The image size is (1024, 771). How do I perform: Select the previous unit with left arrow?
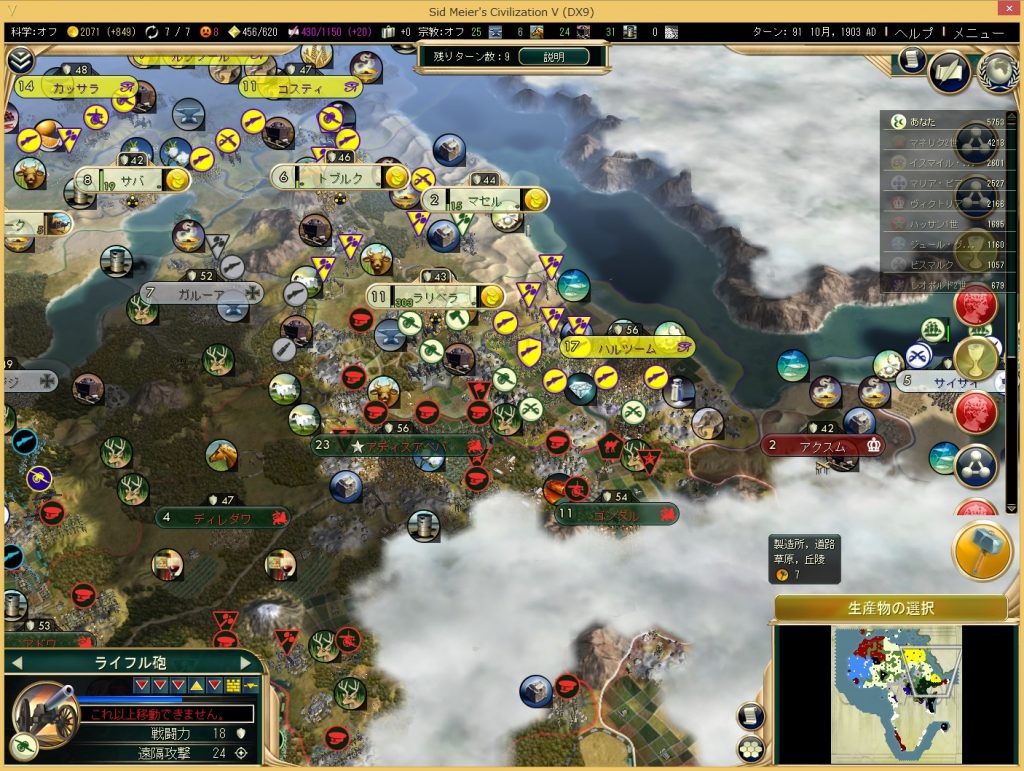coord(17,662)
